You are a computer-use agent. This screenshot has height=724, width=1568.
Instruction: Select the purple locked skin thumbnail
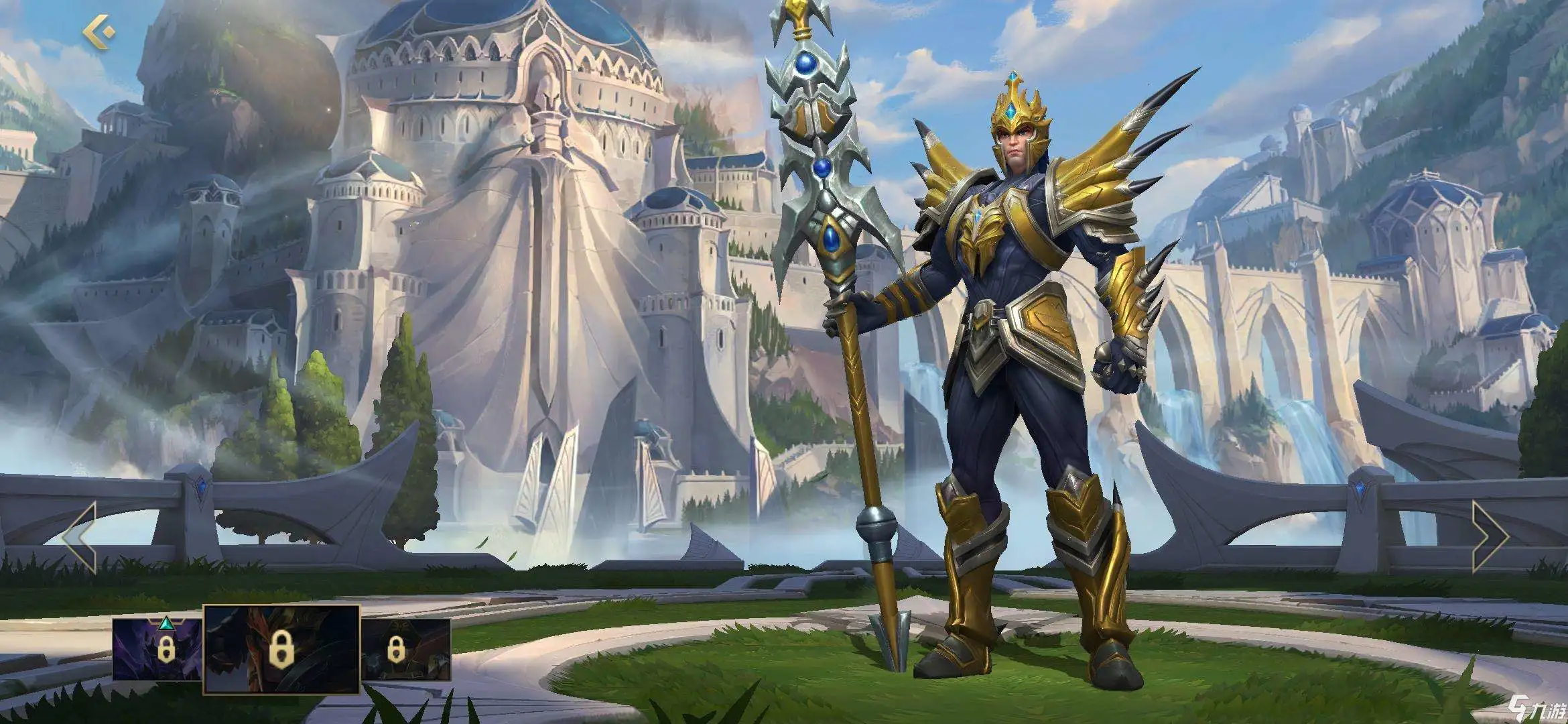(158, 648)
